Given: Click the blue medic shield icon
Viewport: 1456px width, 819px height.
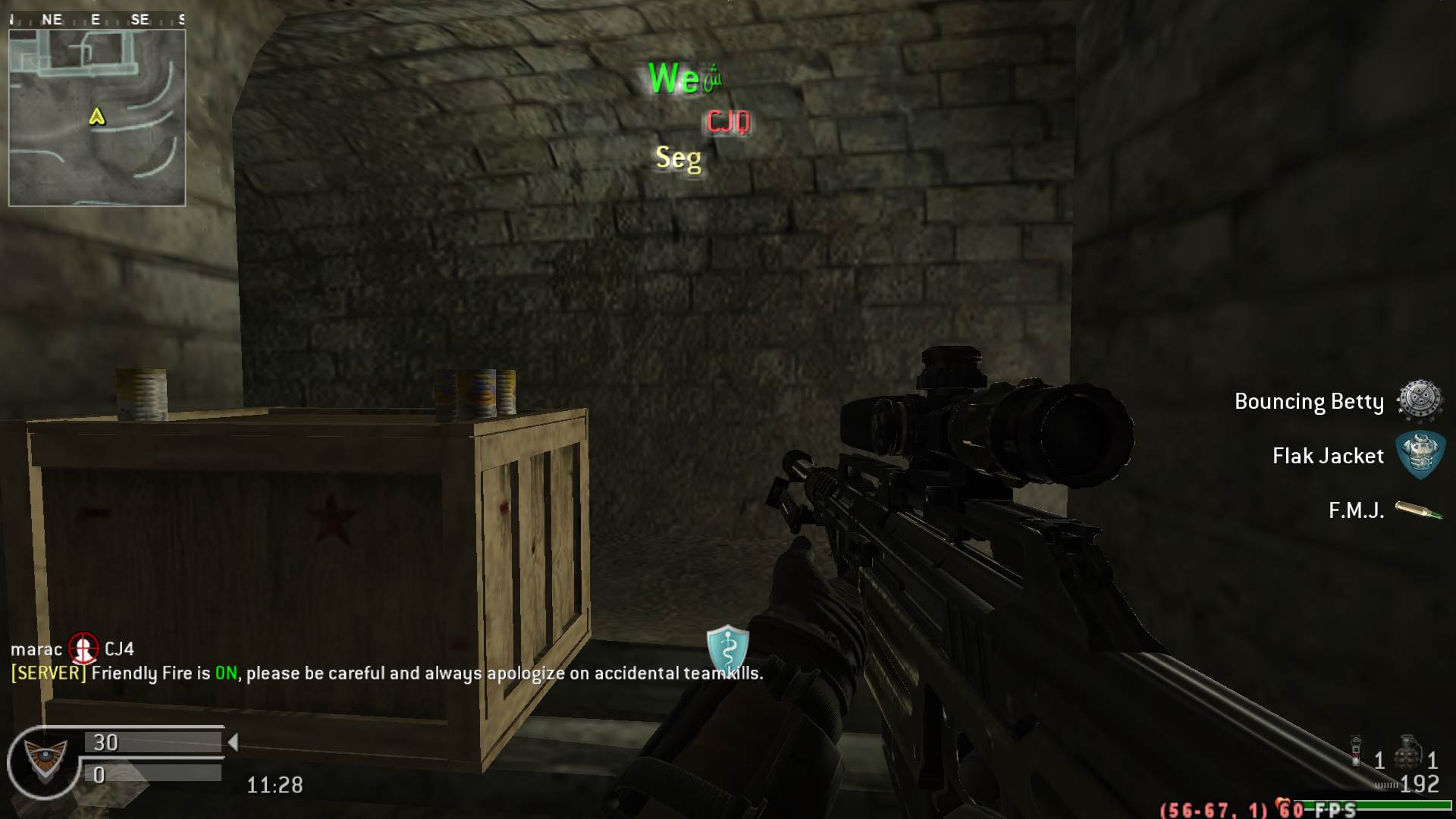Looking at the screenshot, I should tap(727, 649).
